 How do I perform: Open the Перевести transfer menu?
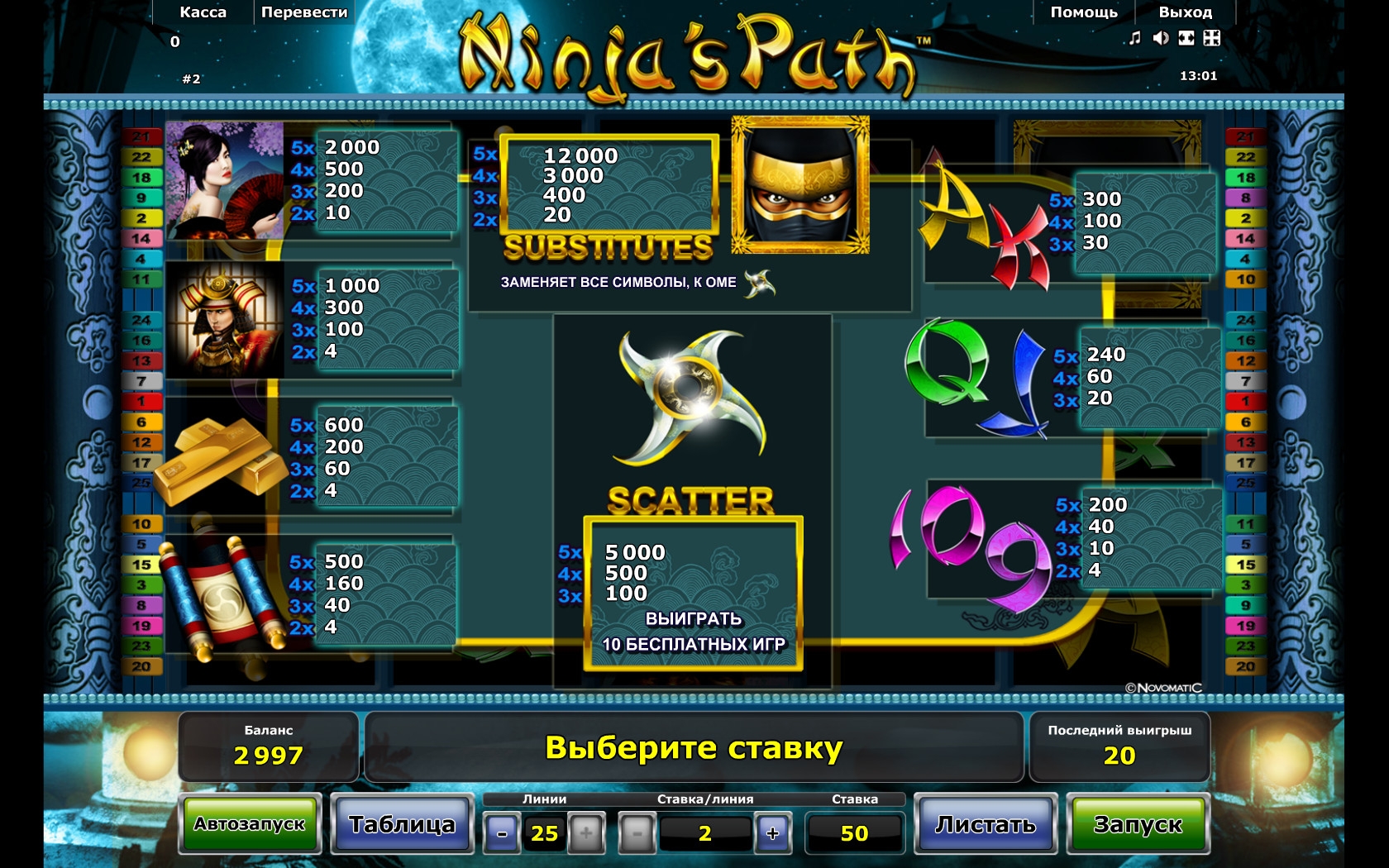304,12
